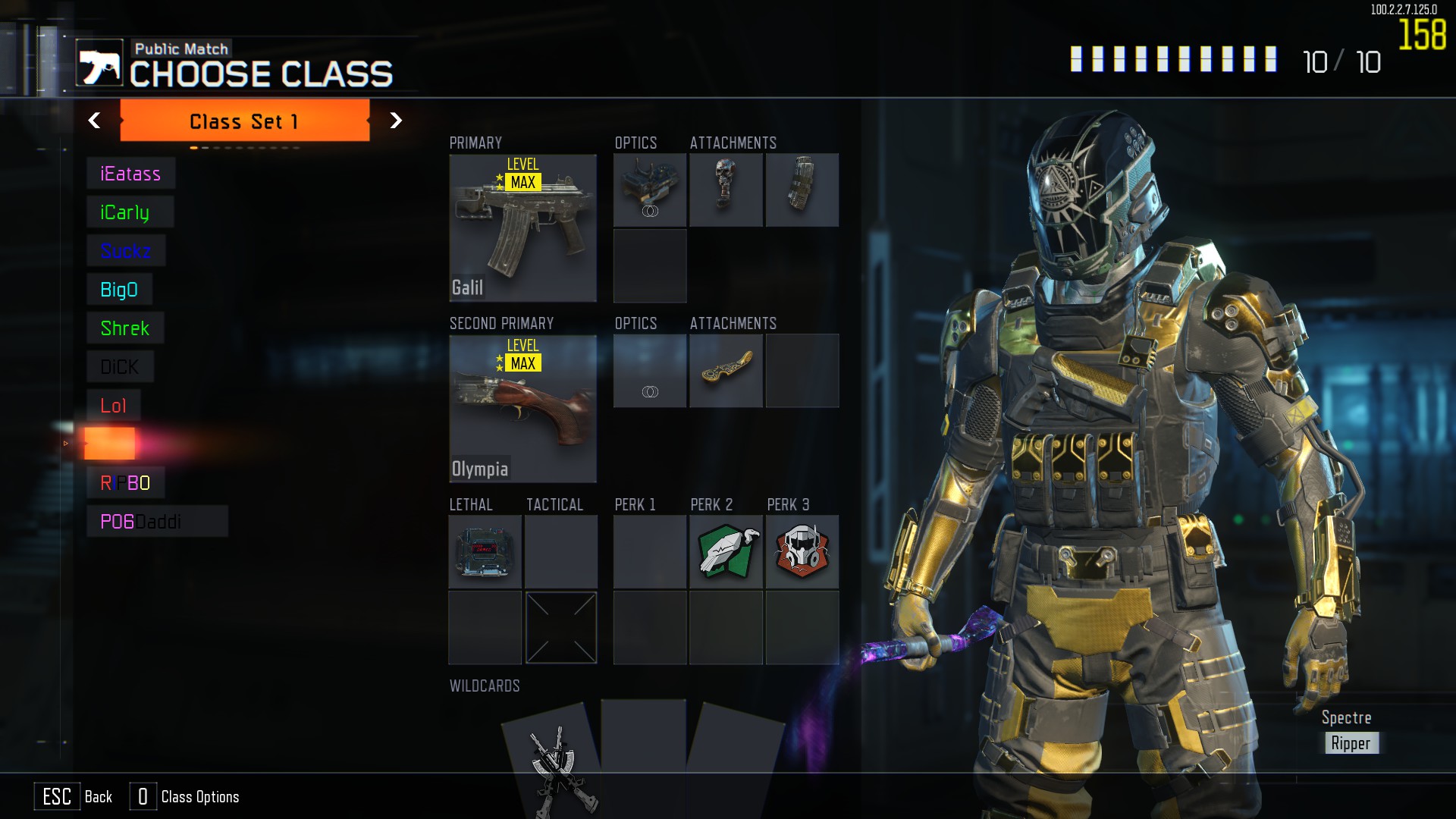Select the Olympia second primary slot

pos(522,409)
